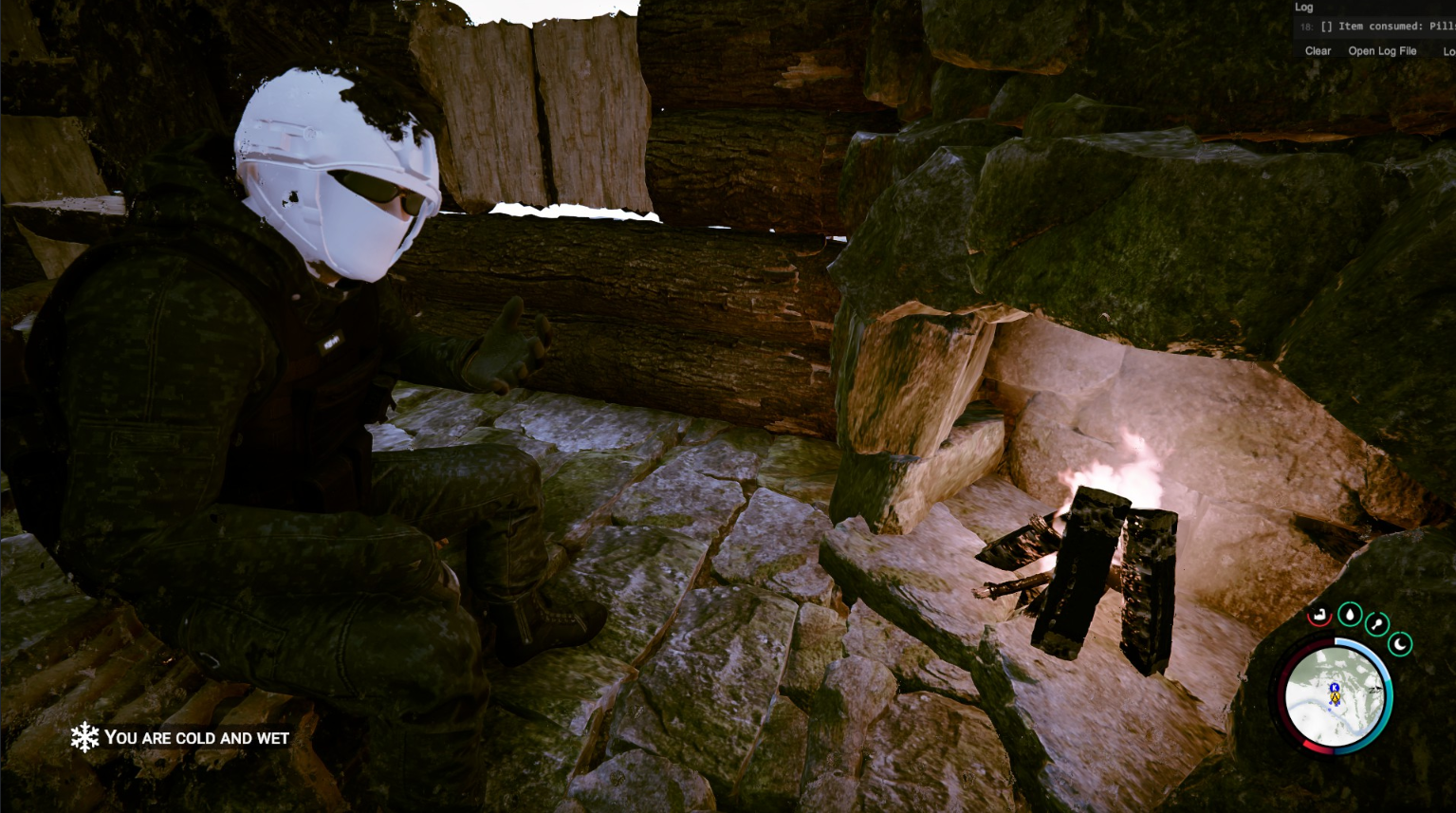Viewport: 1456px width, 813px height.
Task: Open Log File from the log panel
Action: (1382, 51)
